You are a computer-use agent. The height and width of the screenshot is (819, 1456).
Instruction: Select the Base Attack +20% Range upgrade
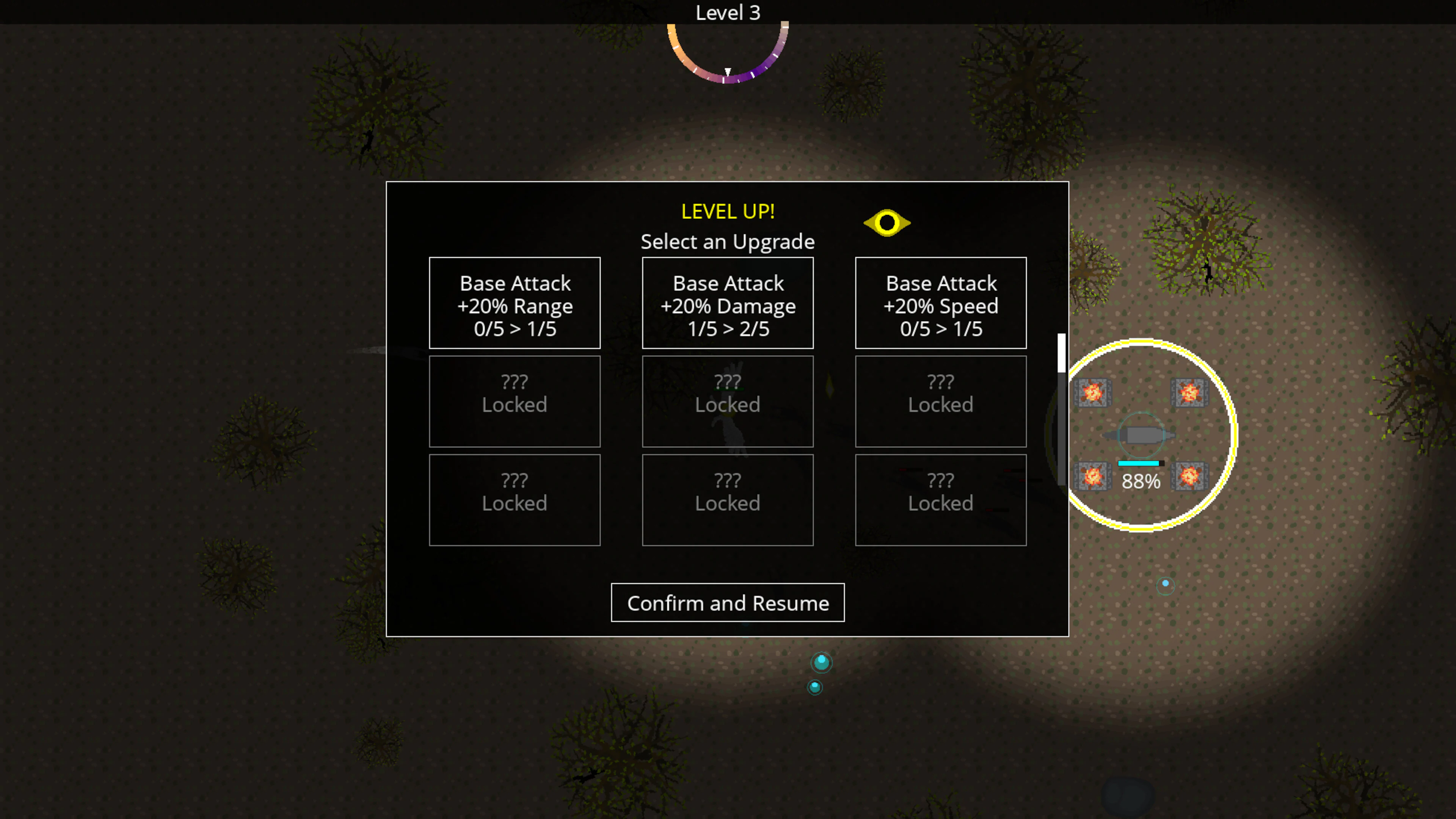coord(515,303)
